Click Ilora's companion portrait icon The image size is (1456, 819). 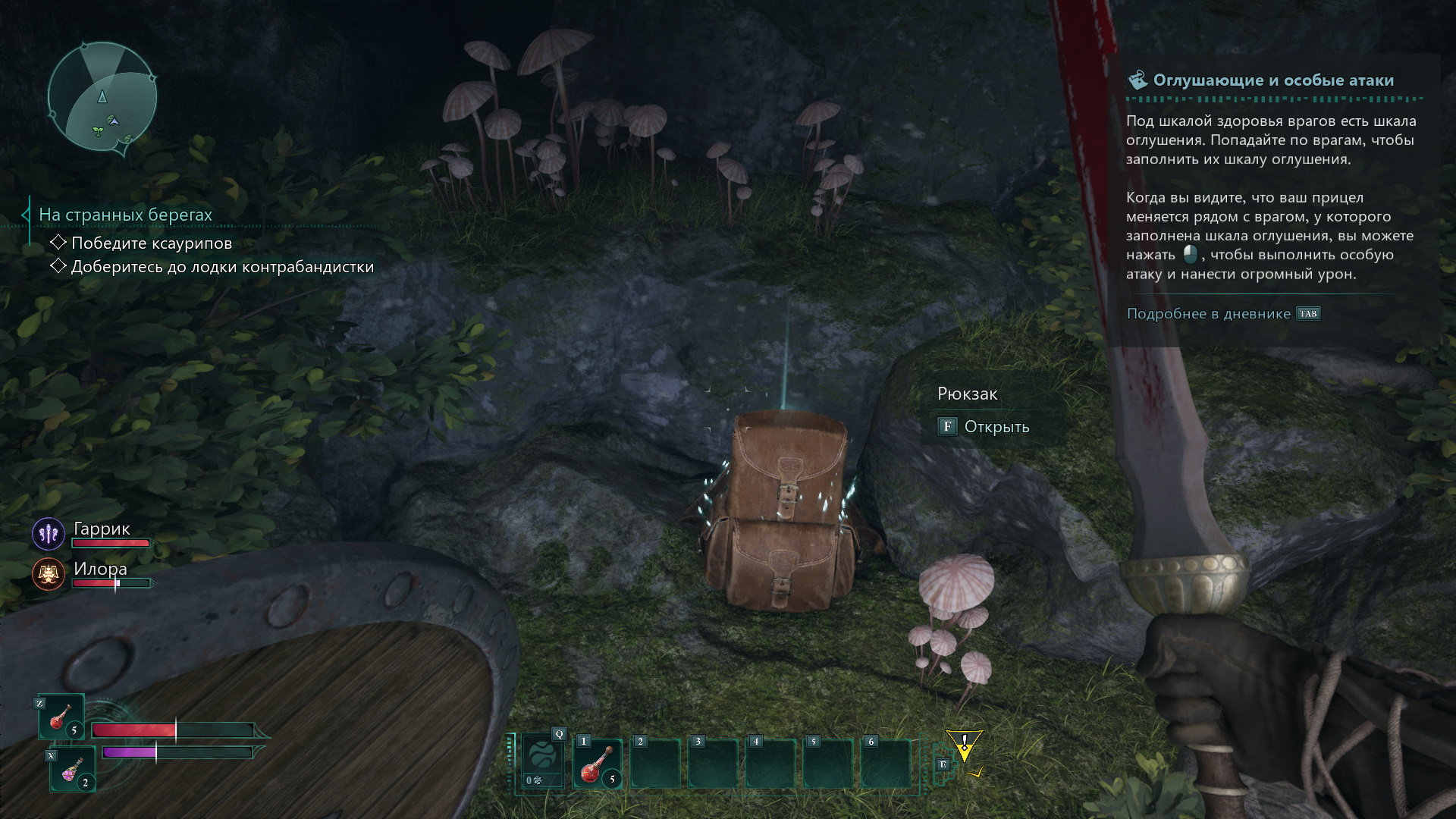(49, 574)
